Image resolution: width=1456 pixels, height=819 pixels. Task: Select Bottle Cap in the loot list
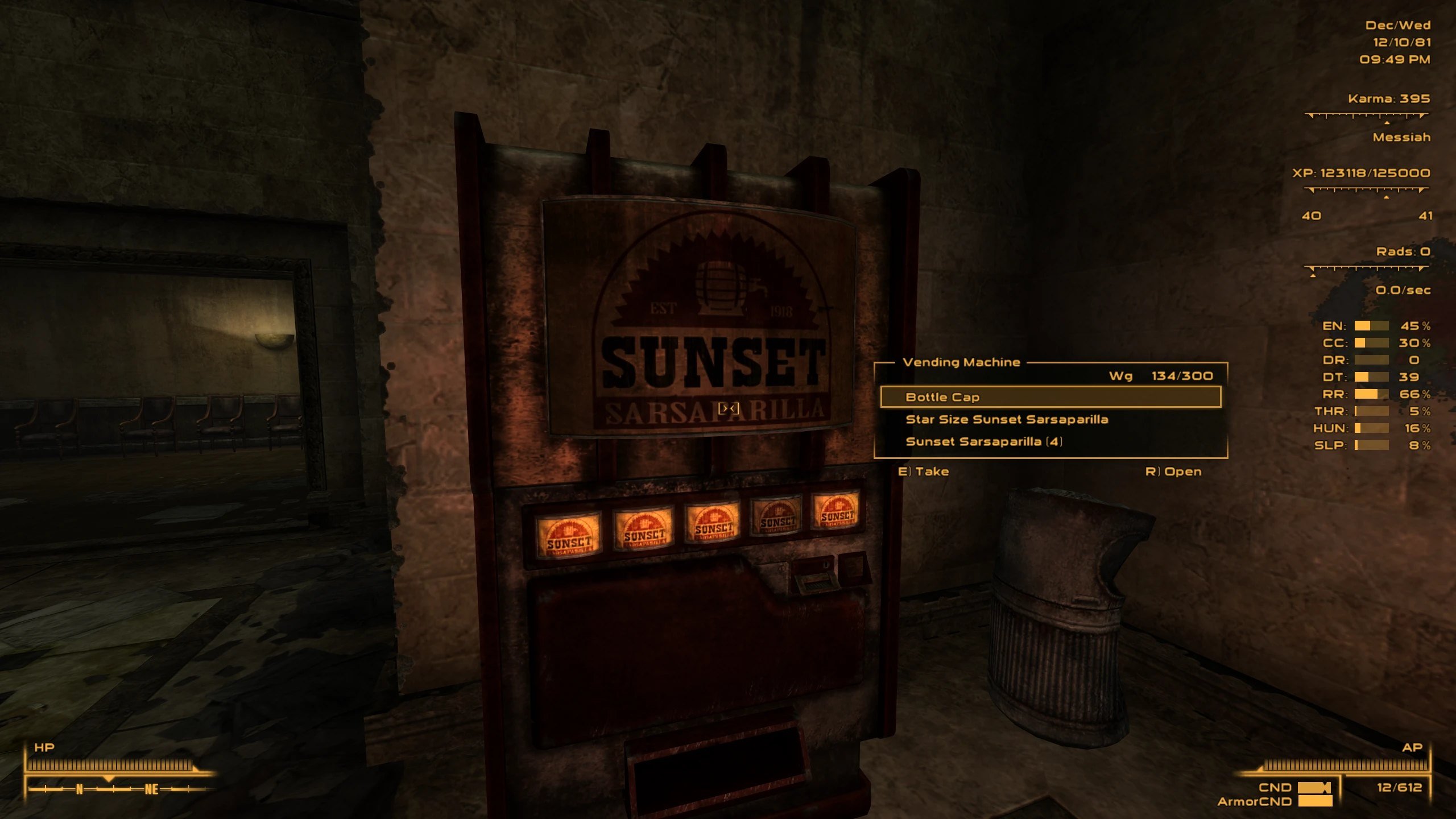(x=1050, y=397)
